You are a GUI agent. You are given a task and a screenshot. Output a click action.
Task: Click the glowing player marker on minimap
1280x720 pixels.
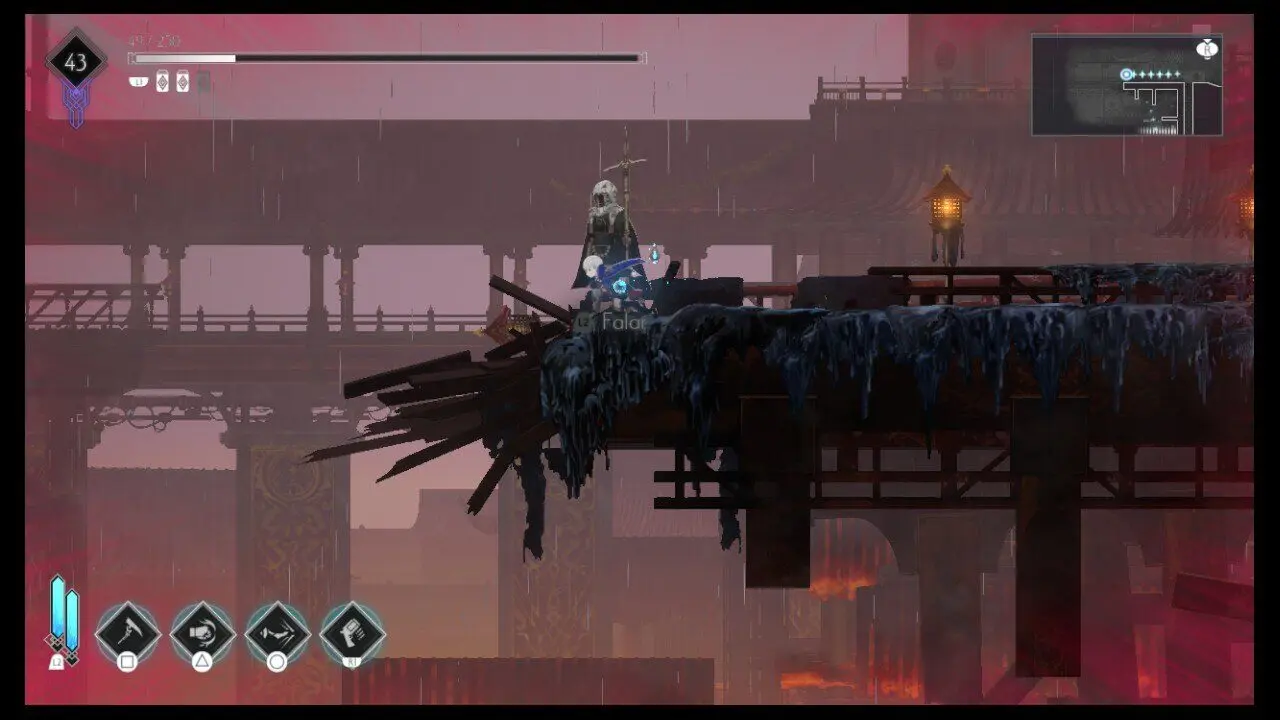(x=1127, y=74)
